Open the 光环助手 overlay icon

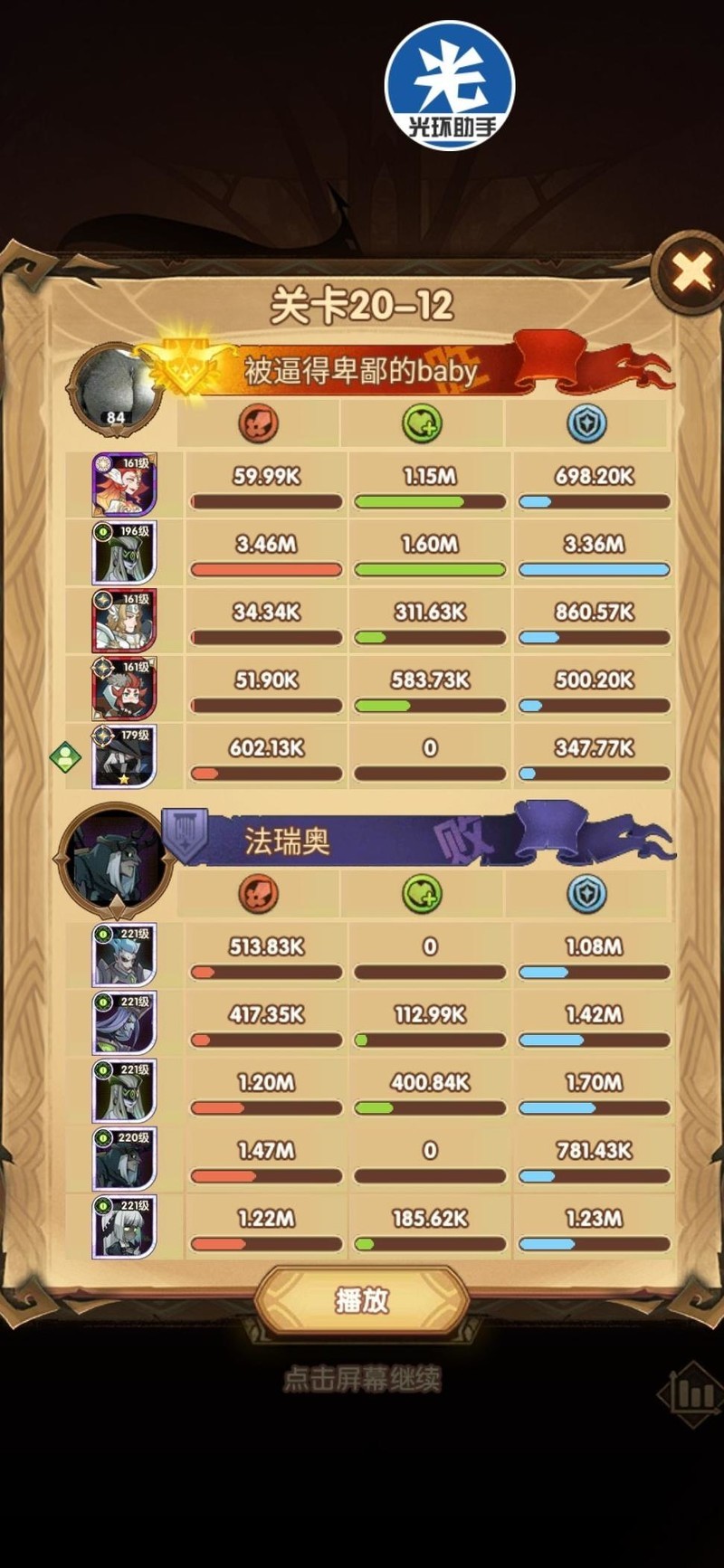pos(450,85)
